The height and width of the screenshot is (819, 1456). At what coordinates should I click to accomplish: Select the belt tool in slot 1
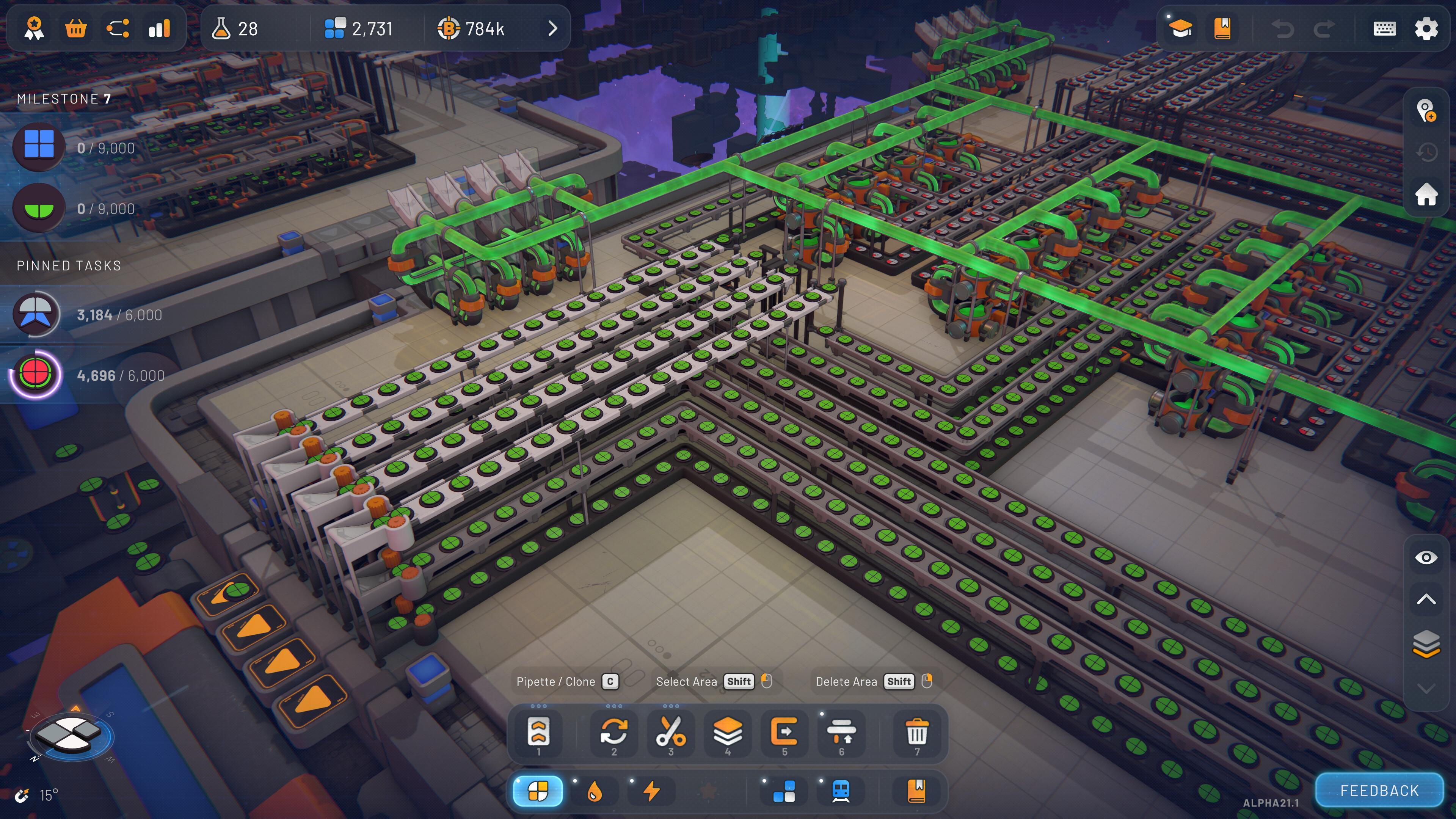(x=538, y=733)
